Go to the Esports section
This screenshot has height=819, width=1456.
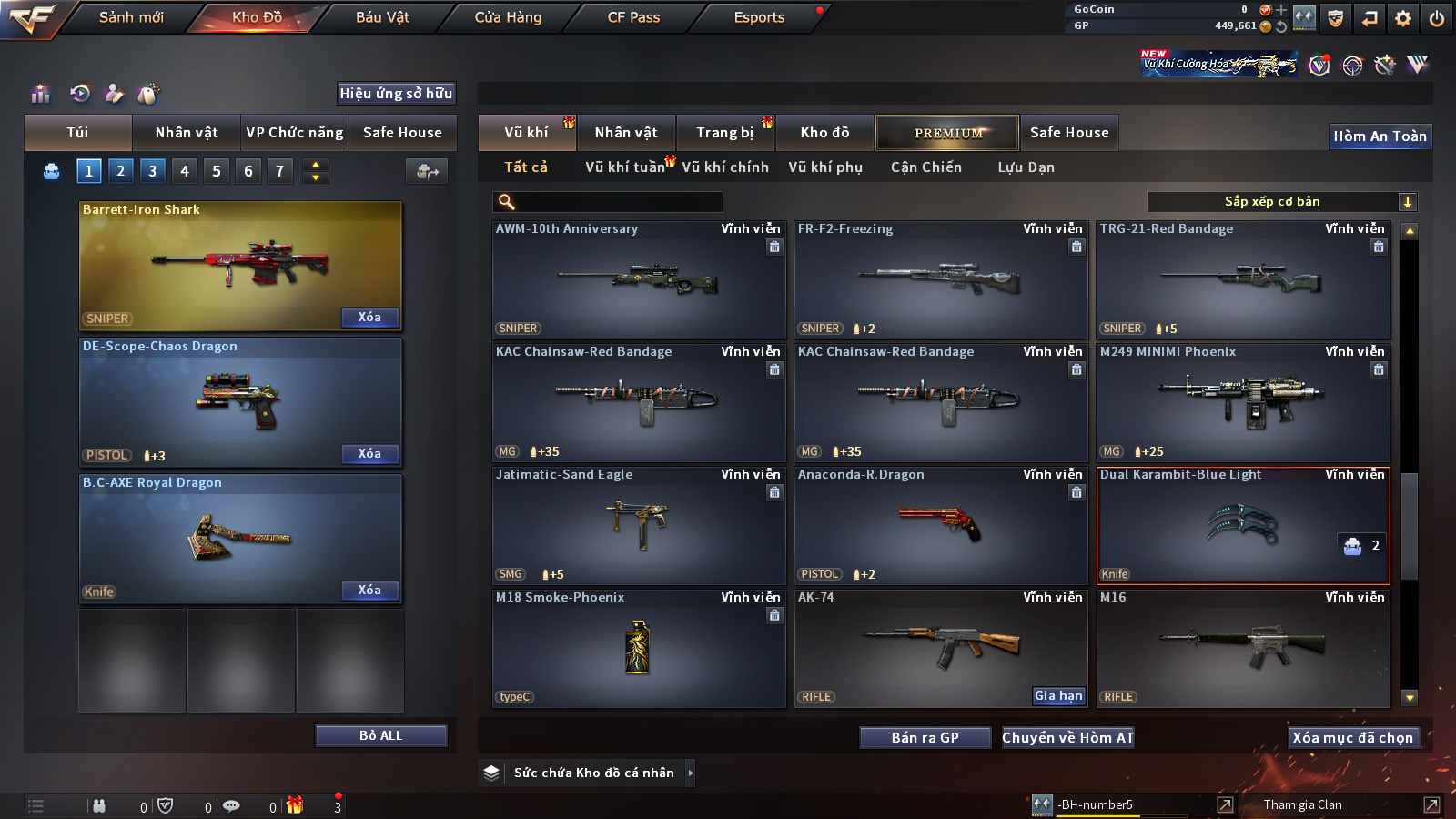[759, 17]
